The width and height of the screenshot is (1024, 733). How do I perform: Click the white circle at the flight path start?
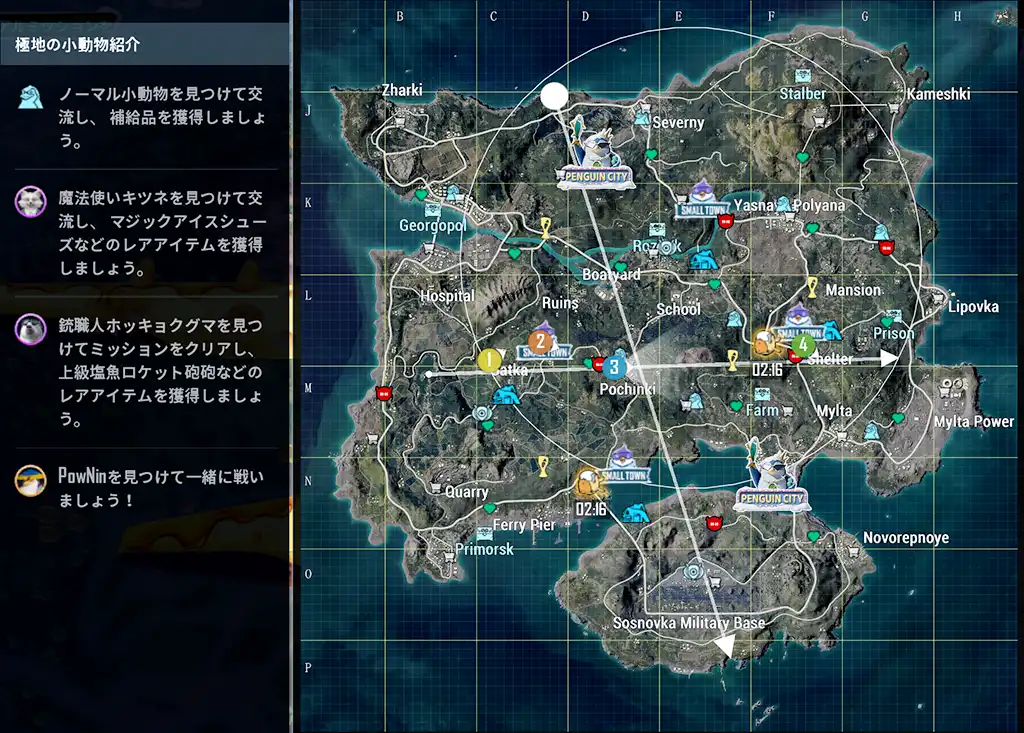554,96
